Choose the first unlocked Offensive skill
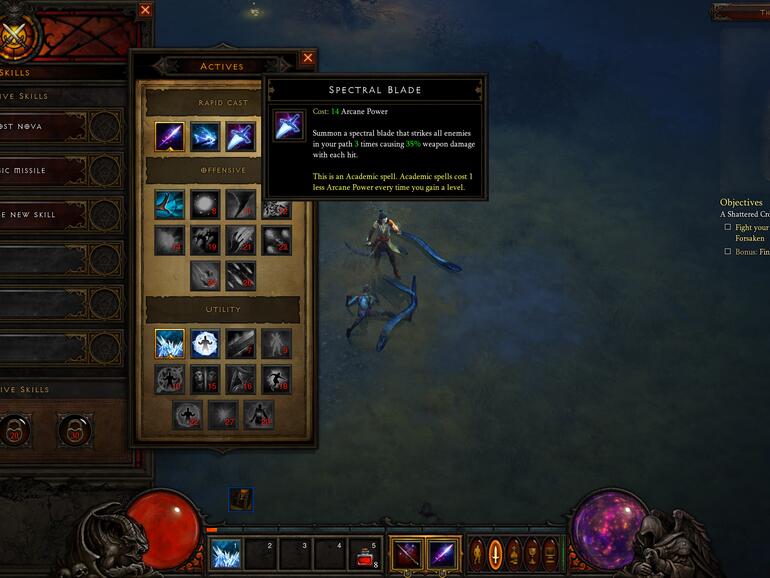 tap(169, 204)
